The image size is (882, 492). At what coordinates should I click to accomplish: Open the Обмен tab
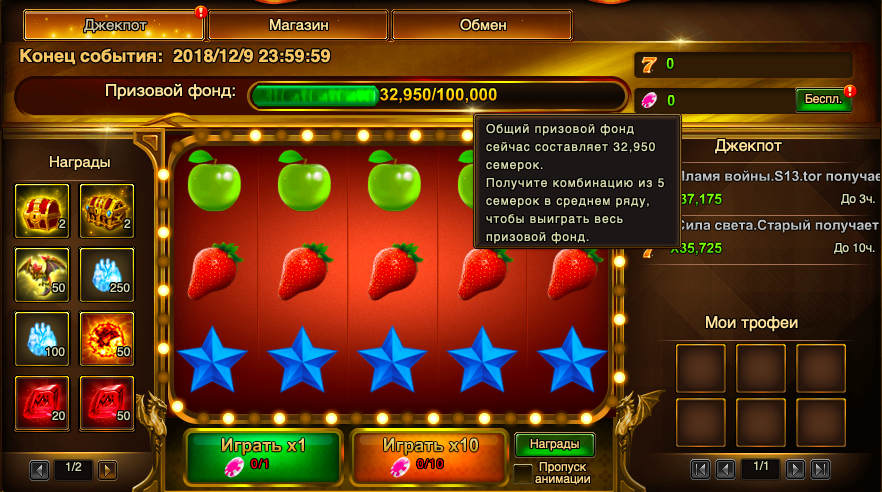pyautogui.click(x=481, y=25)
